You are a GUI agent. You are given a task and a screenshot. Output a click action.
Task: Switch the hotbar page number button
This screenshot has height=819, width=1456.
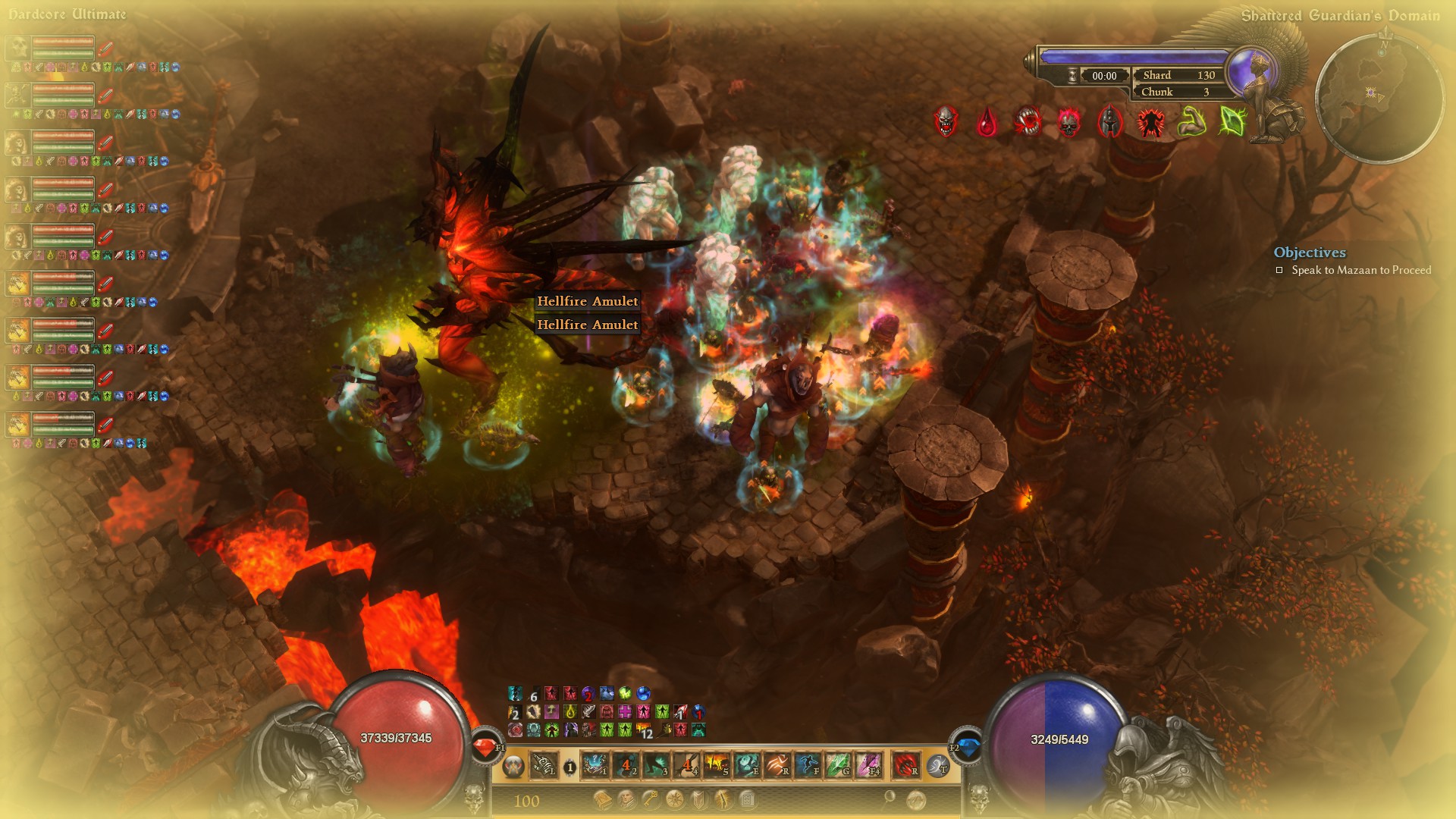570,767
